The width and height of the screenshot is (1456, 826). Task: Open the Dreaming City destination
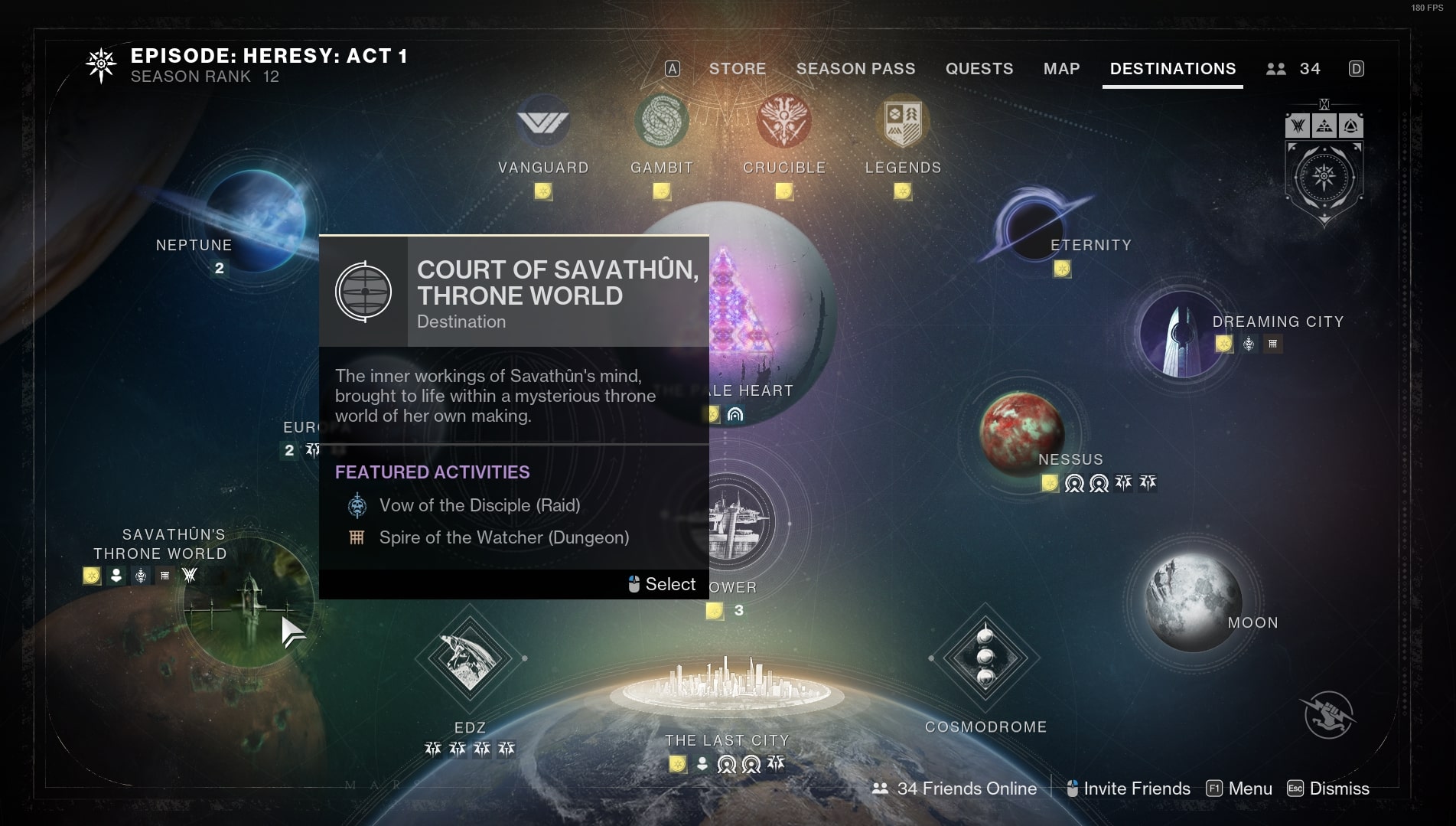click(x=1181, y=335)
